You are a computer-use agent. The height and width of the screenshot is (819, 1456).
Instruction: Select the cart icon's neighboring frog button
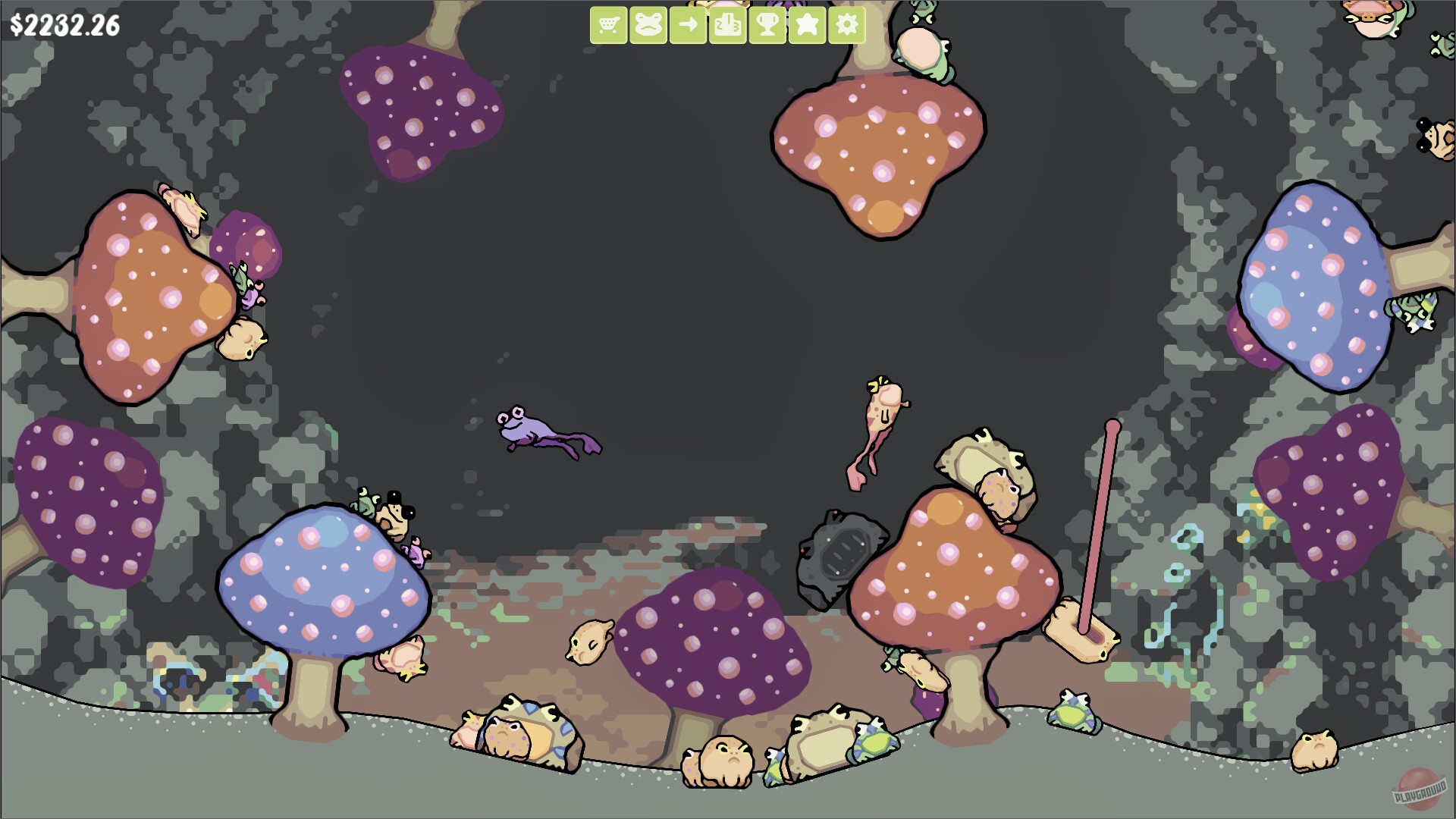[x=648, y=25]
